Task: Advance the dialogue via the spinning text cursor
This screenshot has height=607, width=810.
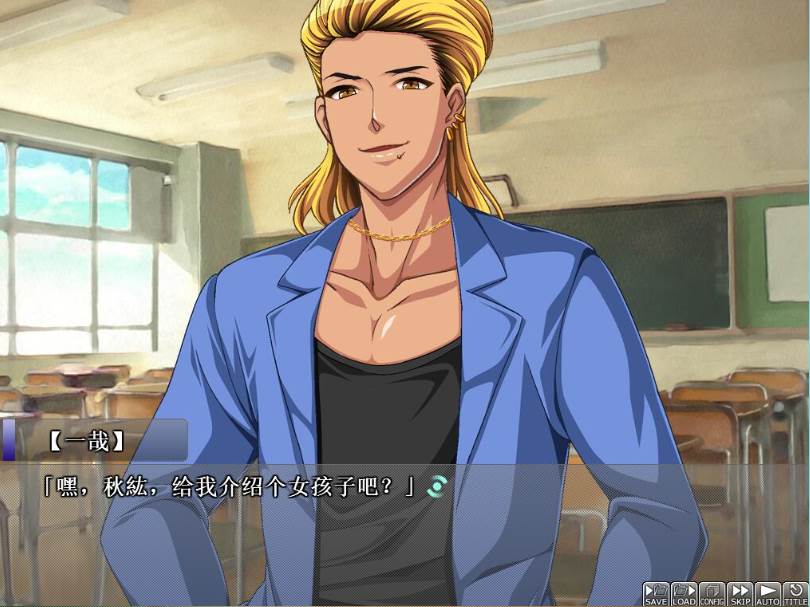Action: [436, 487]
